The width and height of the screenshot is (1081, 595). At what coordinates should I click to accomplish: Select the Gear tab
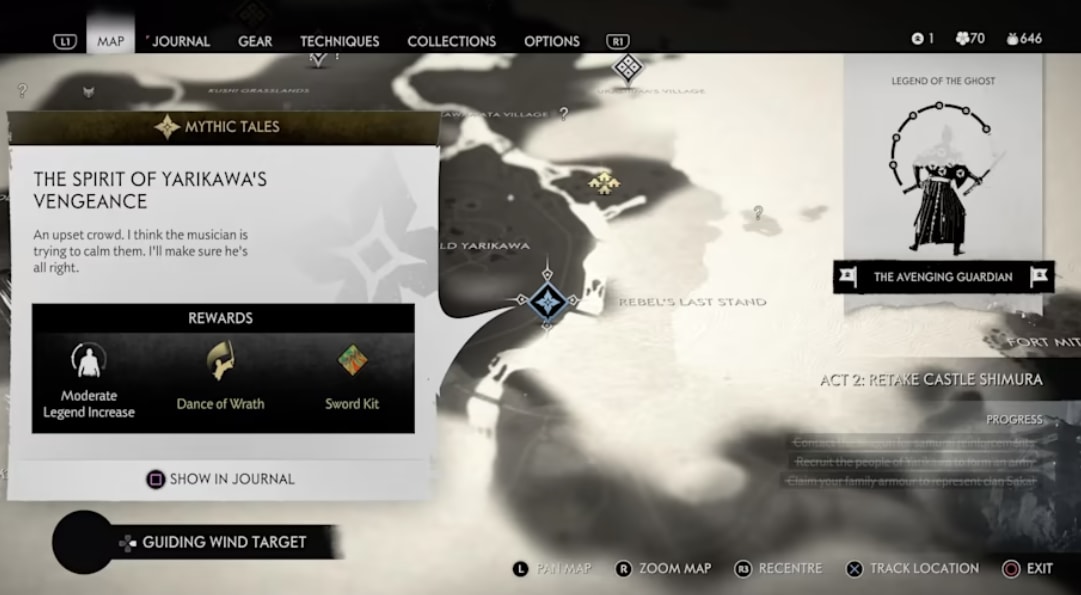click(x=255, y=41)
